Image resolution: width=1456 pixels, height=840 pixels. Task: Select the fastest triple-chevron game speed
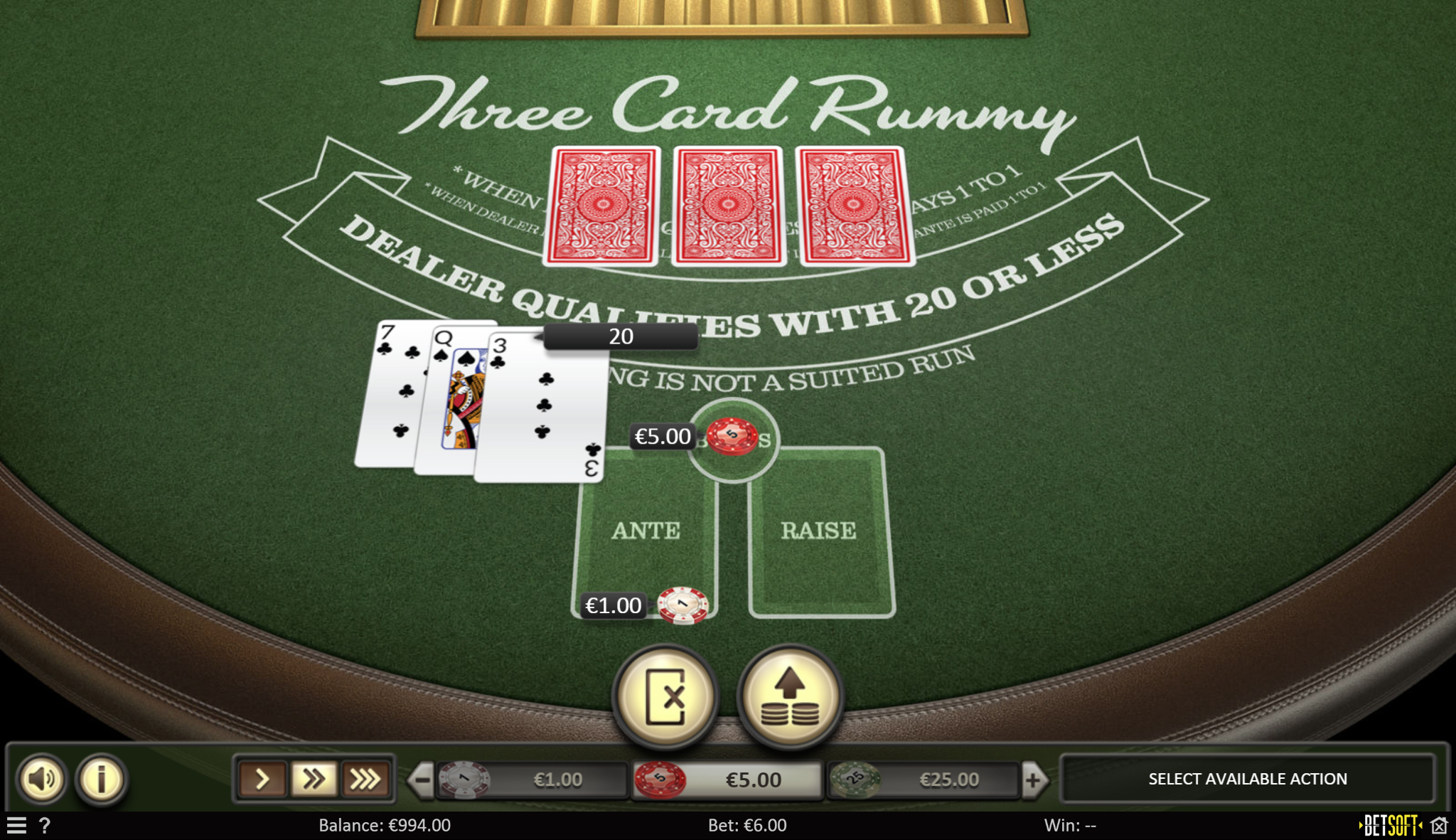pyautogui.click(x=365, y=778)
